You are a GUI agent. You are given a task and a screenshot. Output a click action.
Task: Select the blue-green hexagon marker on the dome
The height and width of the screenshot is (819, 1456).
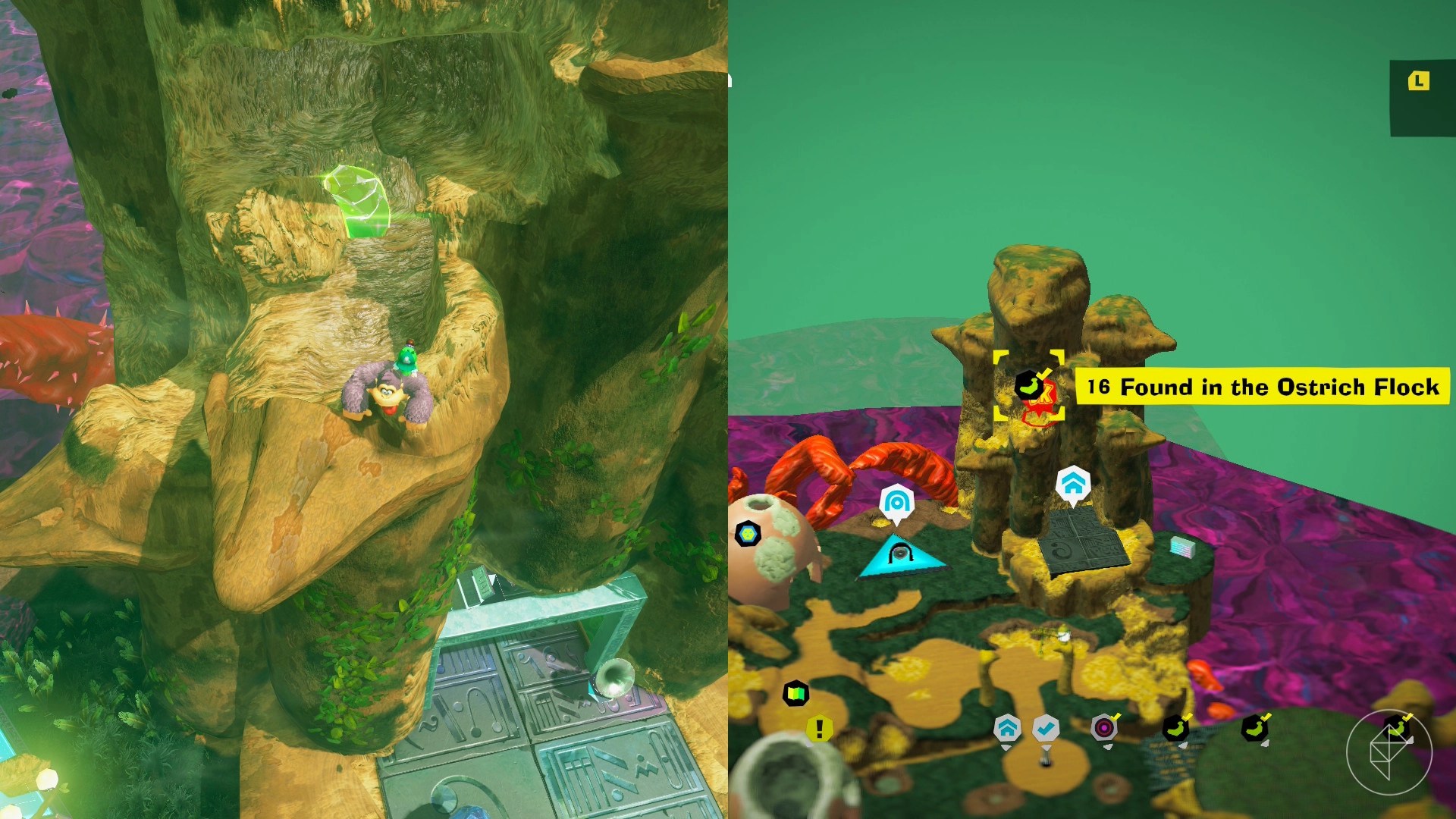coord(748,534)
